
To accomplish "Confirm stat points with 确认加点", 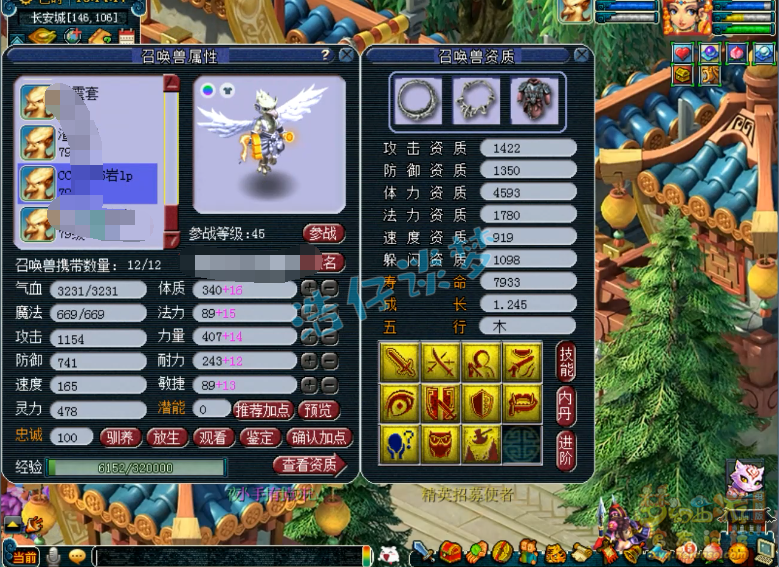I will tap(318, 437).
